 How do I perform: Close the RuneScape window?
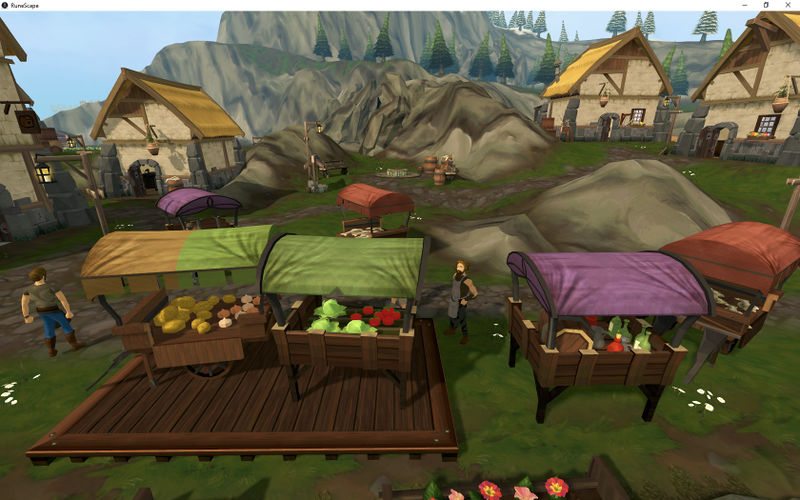(788, 5)
